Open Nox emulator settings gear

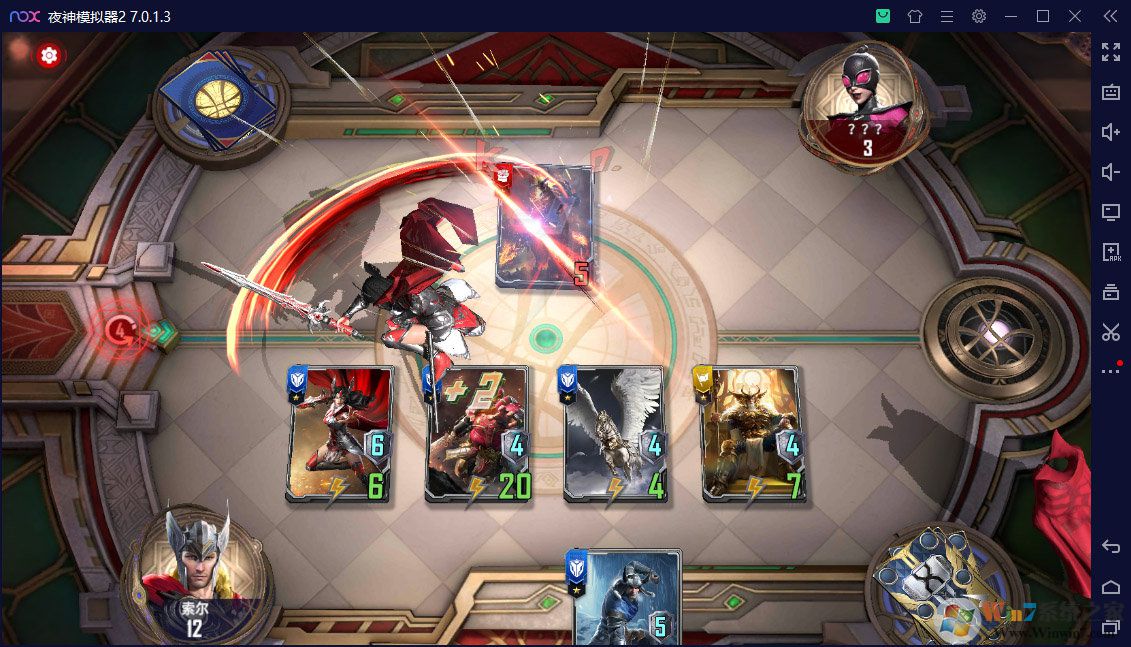979,16
